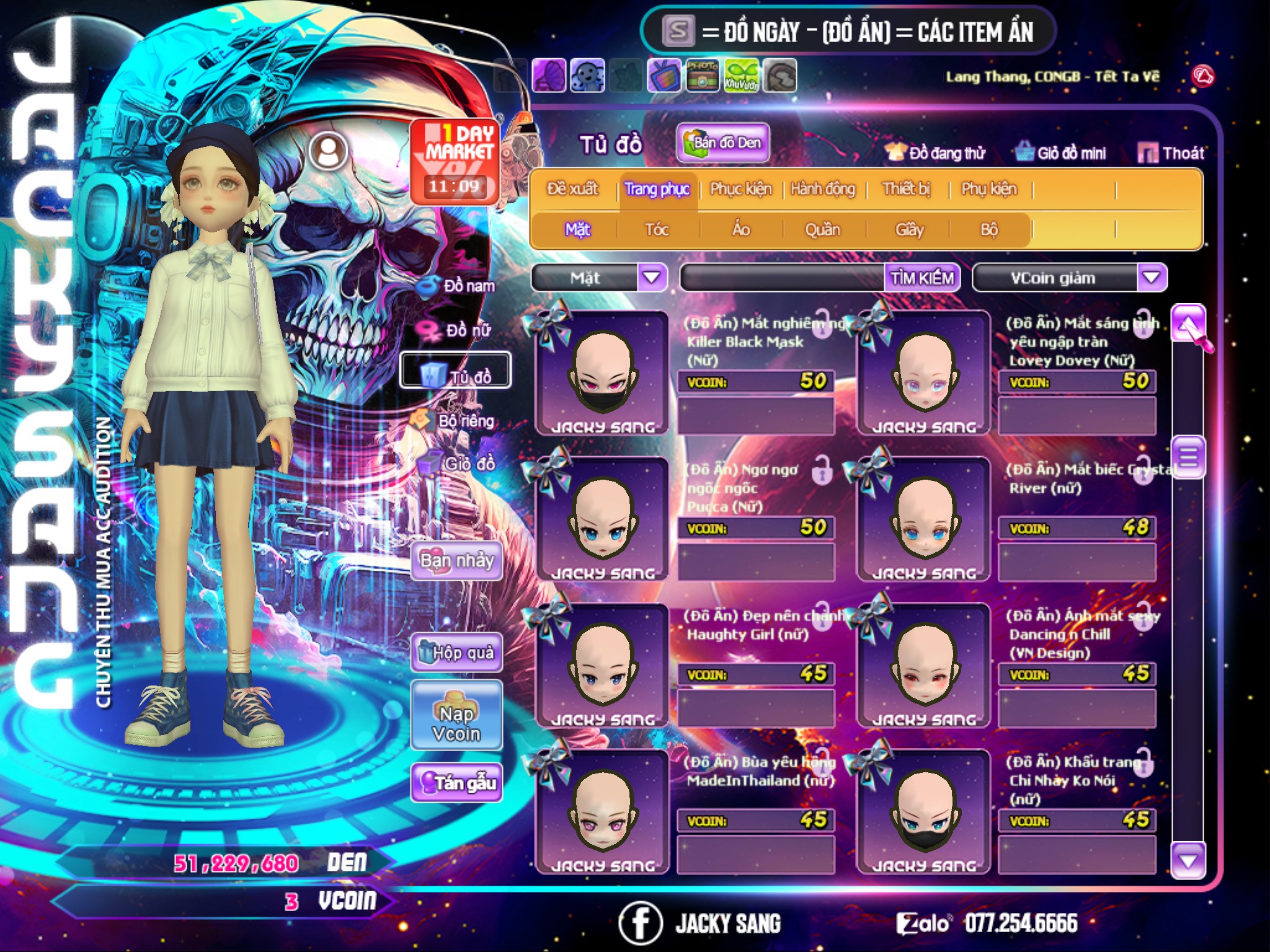Show Đồ đang thử items
The width and height of the screenshot is (1270, 952).
click(x=936, y=153)
